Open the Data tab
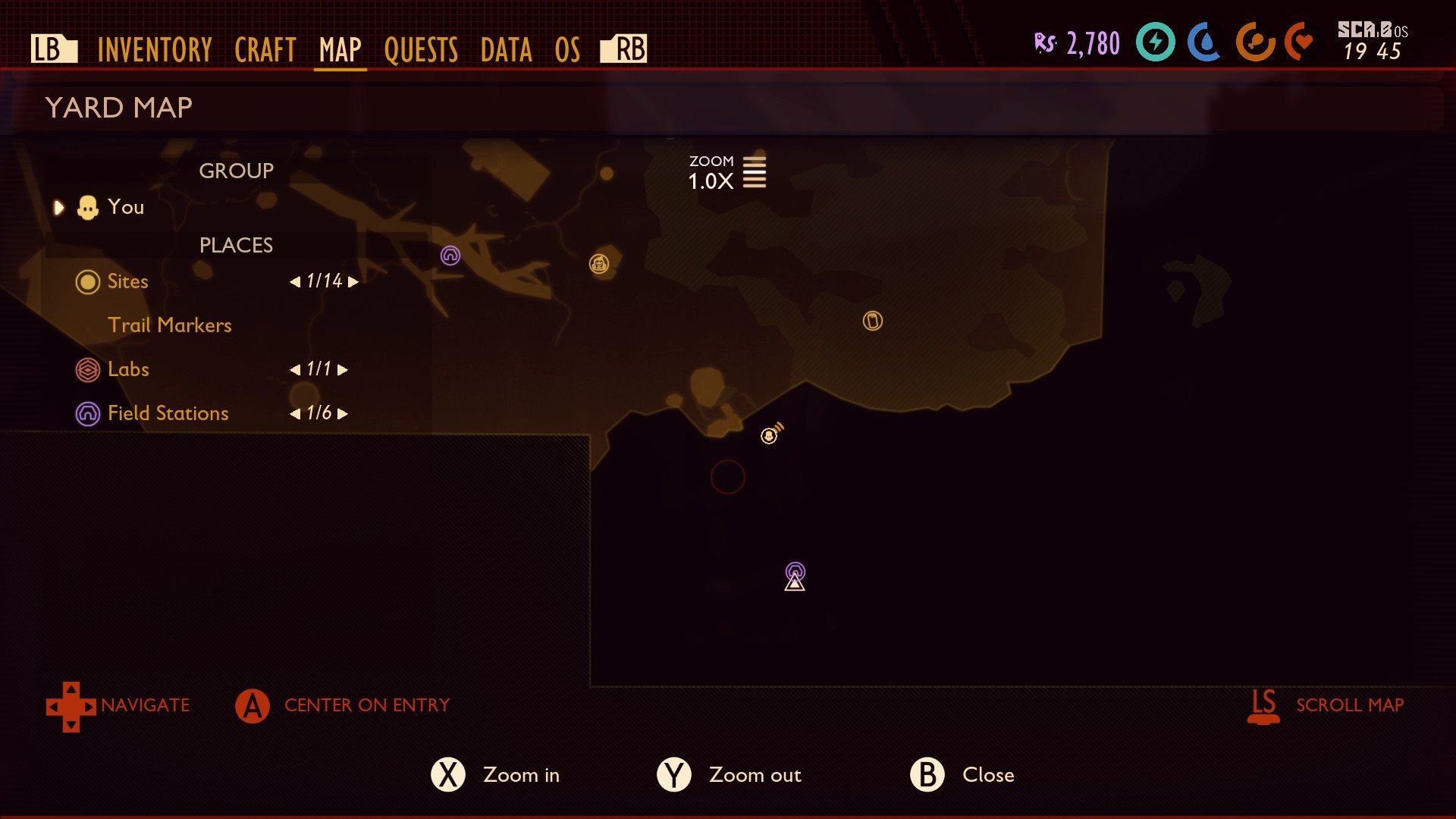Screen dimensions: 1456x819 point(506,50)
